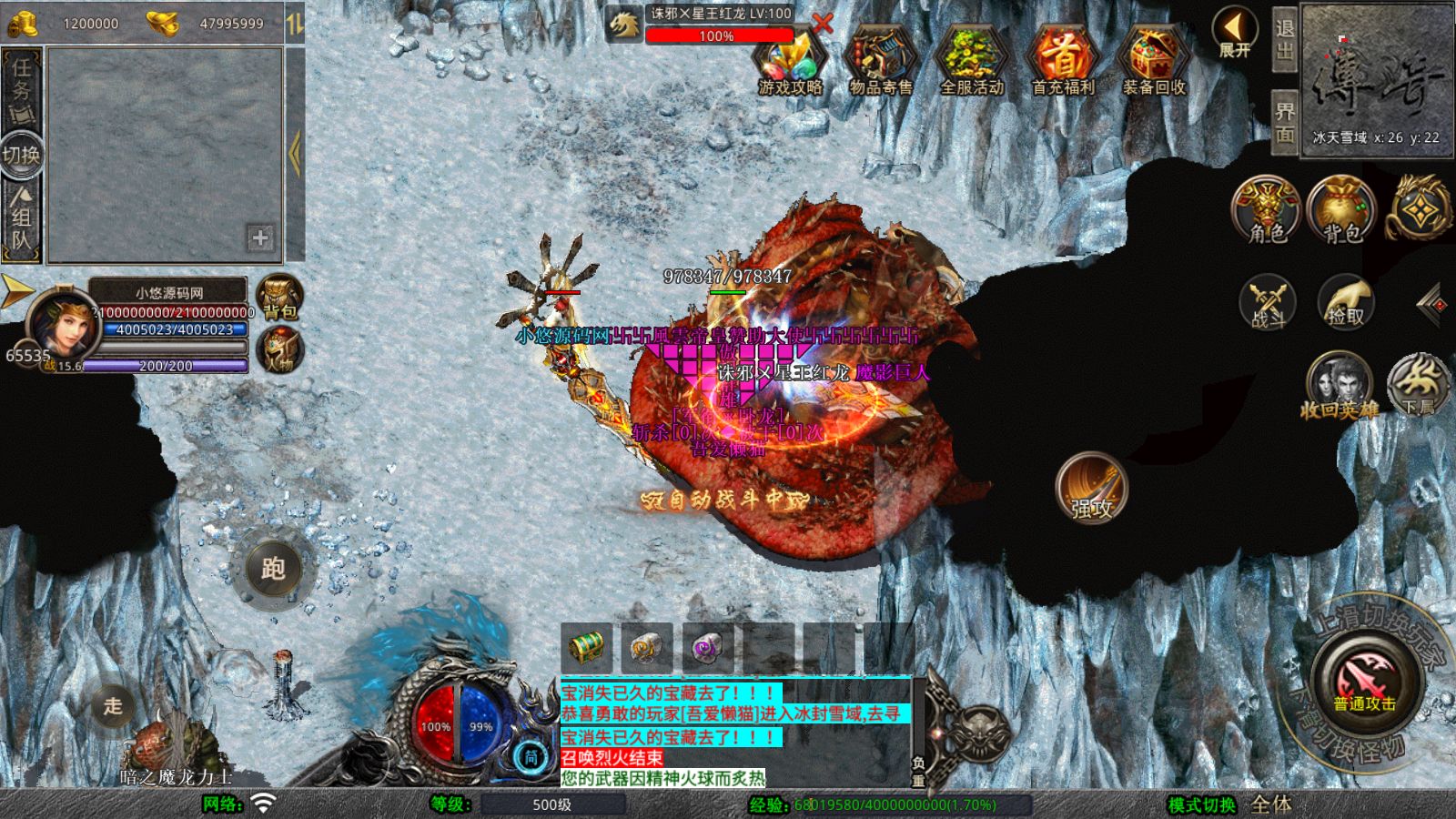Show the 全服活动 server events

point(971,60)
